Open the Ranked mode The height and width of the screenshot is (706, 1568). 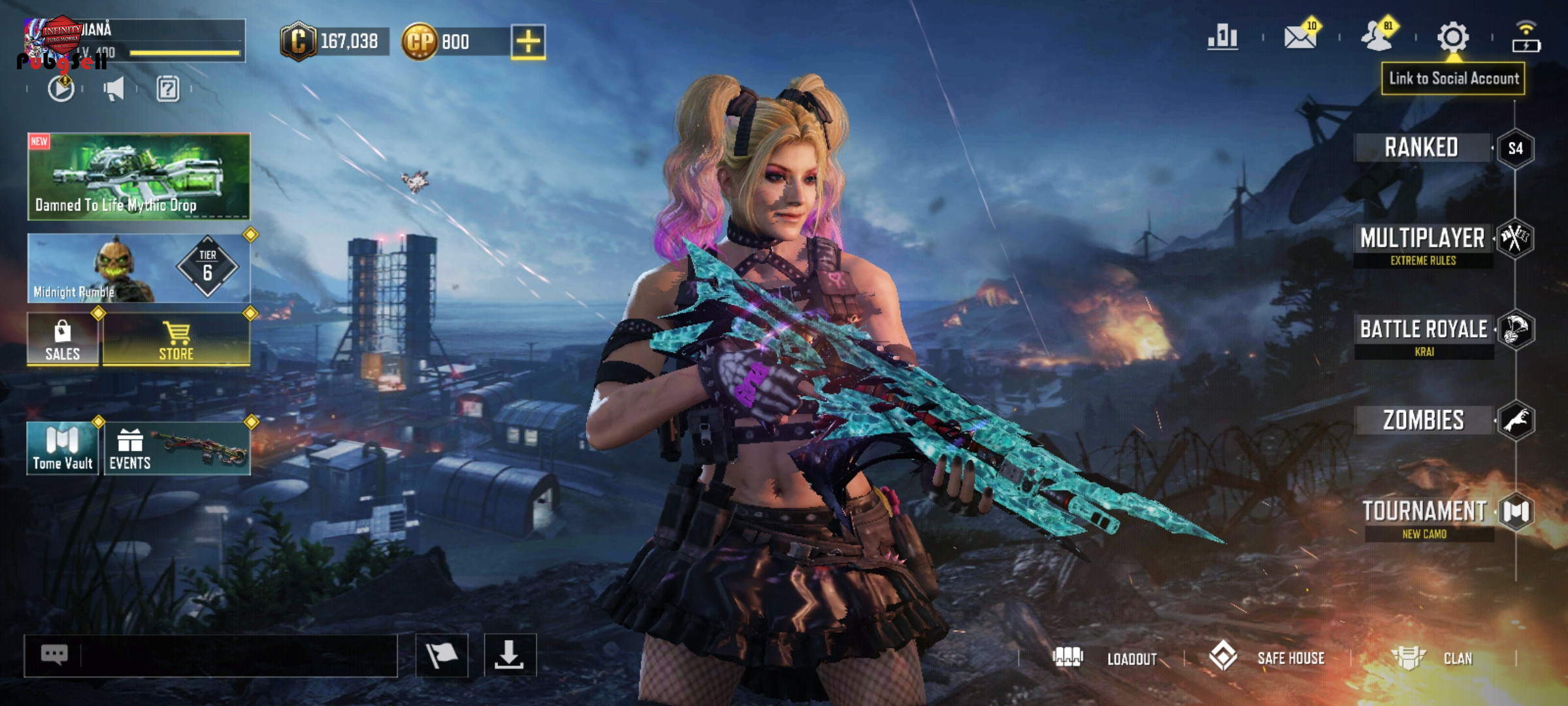click(1422, 148)
